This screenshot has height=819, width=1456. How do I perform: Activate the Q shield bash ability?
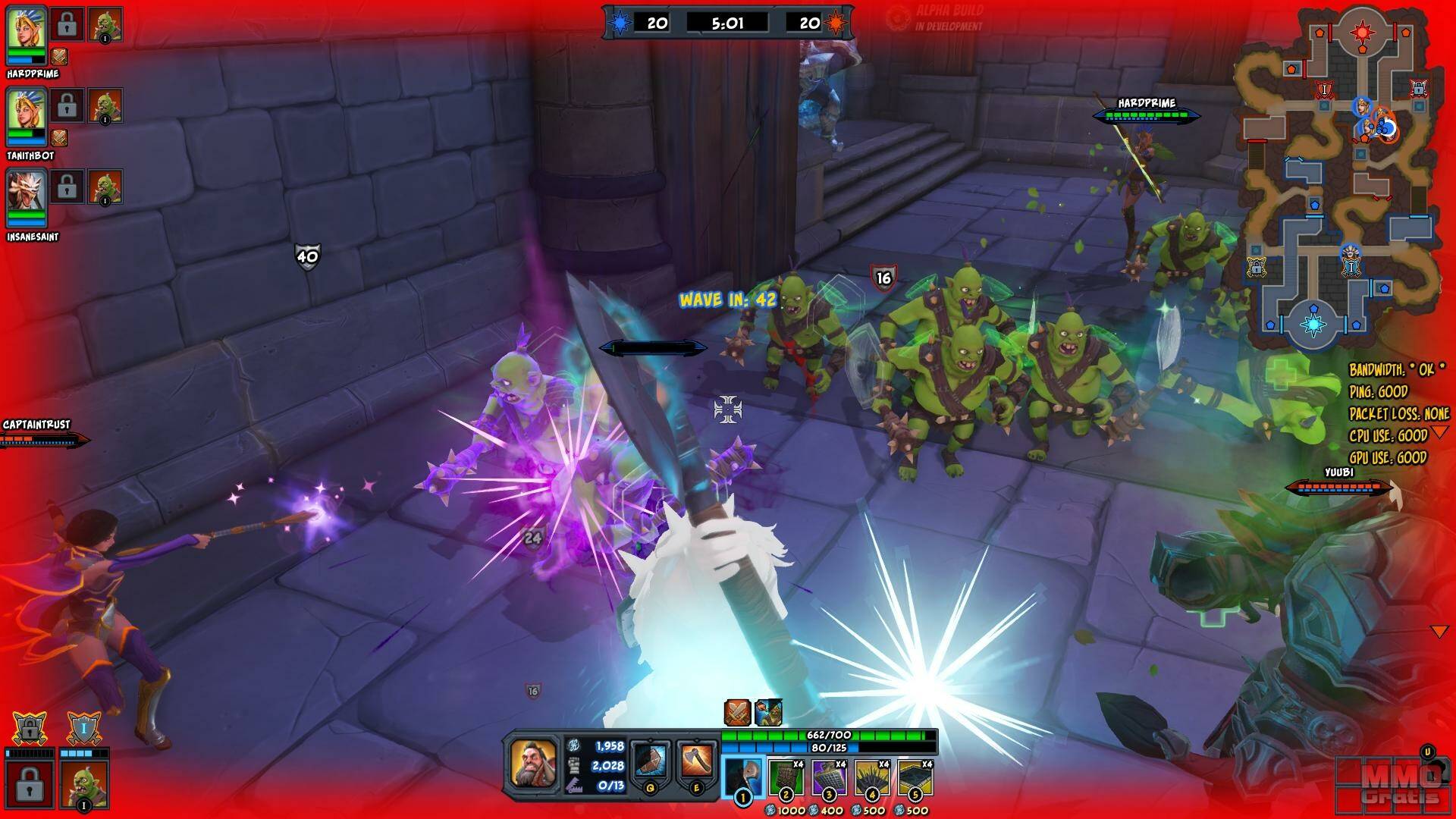click(651, 761)
